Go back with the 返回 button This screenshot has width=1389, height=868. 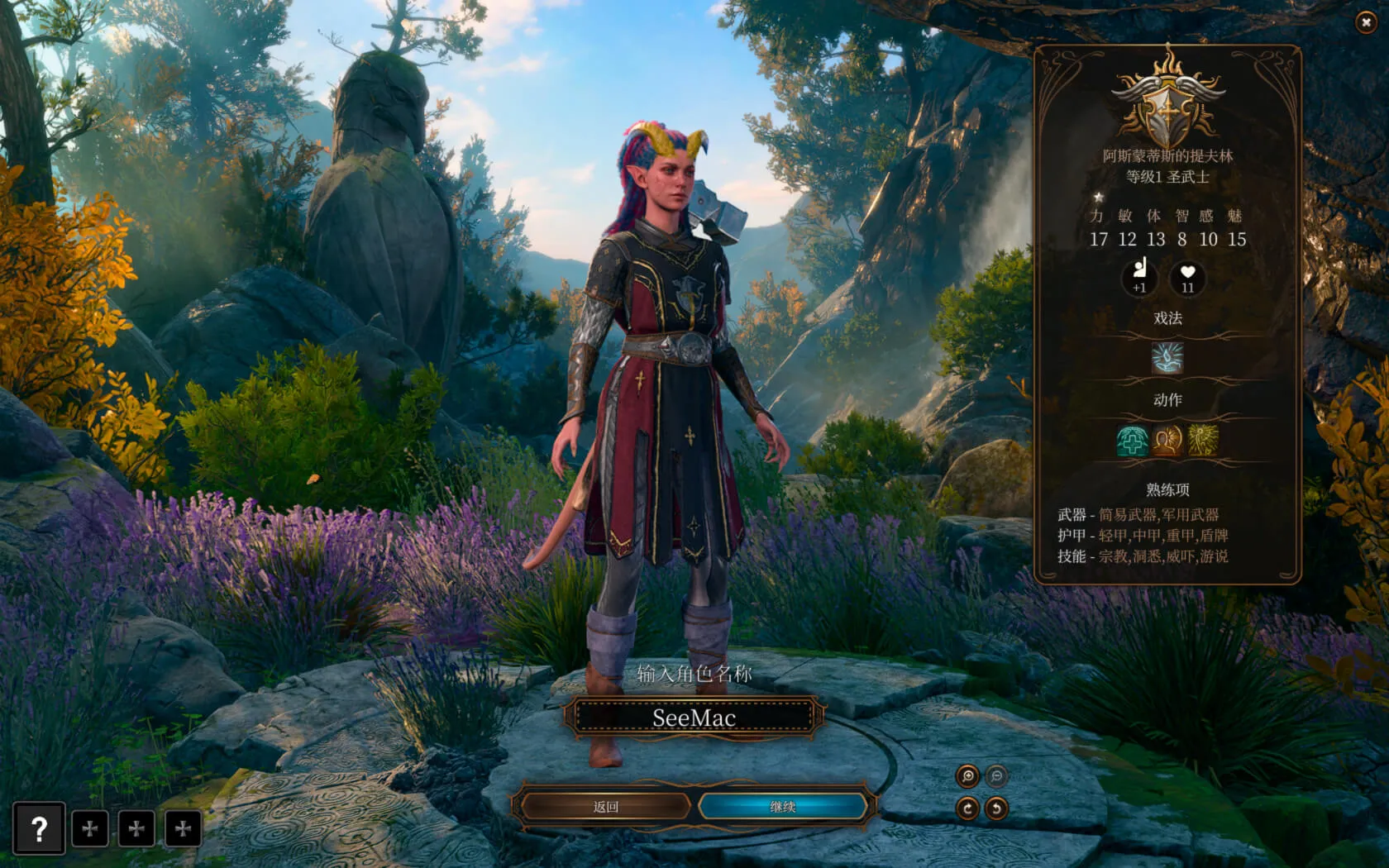click(605, 807)
